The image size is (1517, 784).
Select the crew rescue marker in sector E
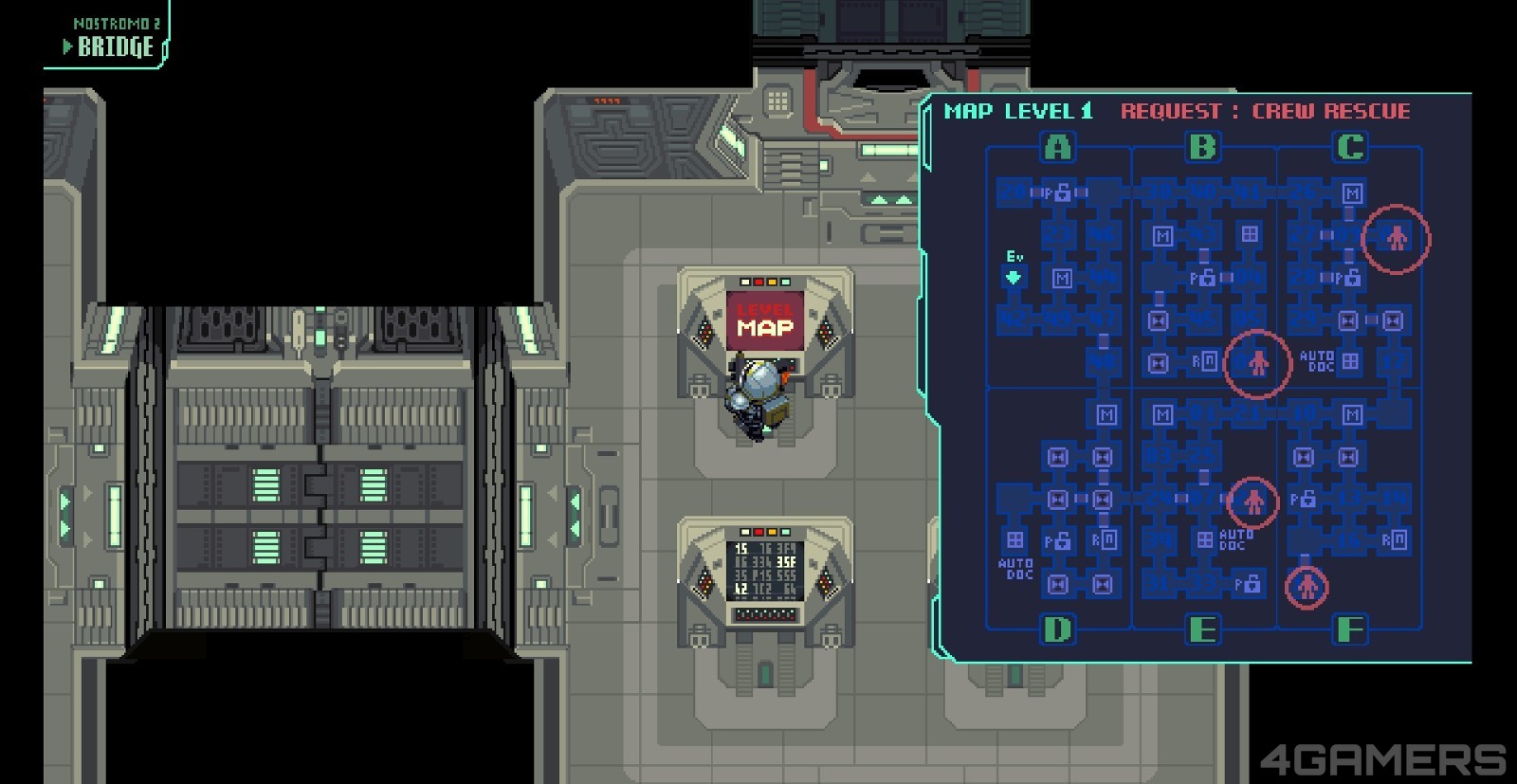click(x=1253, y=501)
